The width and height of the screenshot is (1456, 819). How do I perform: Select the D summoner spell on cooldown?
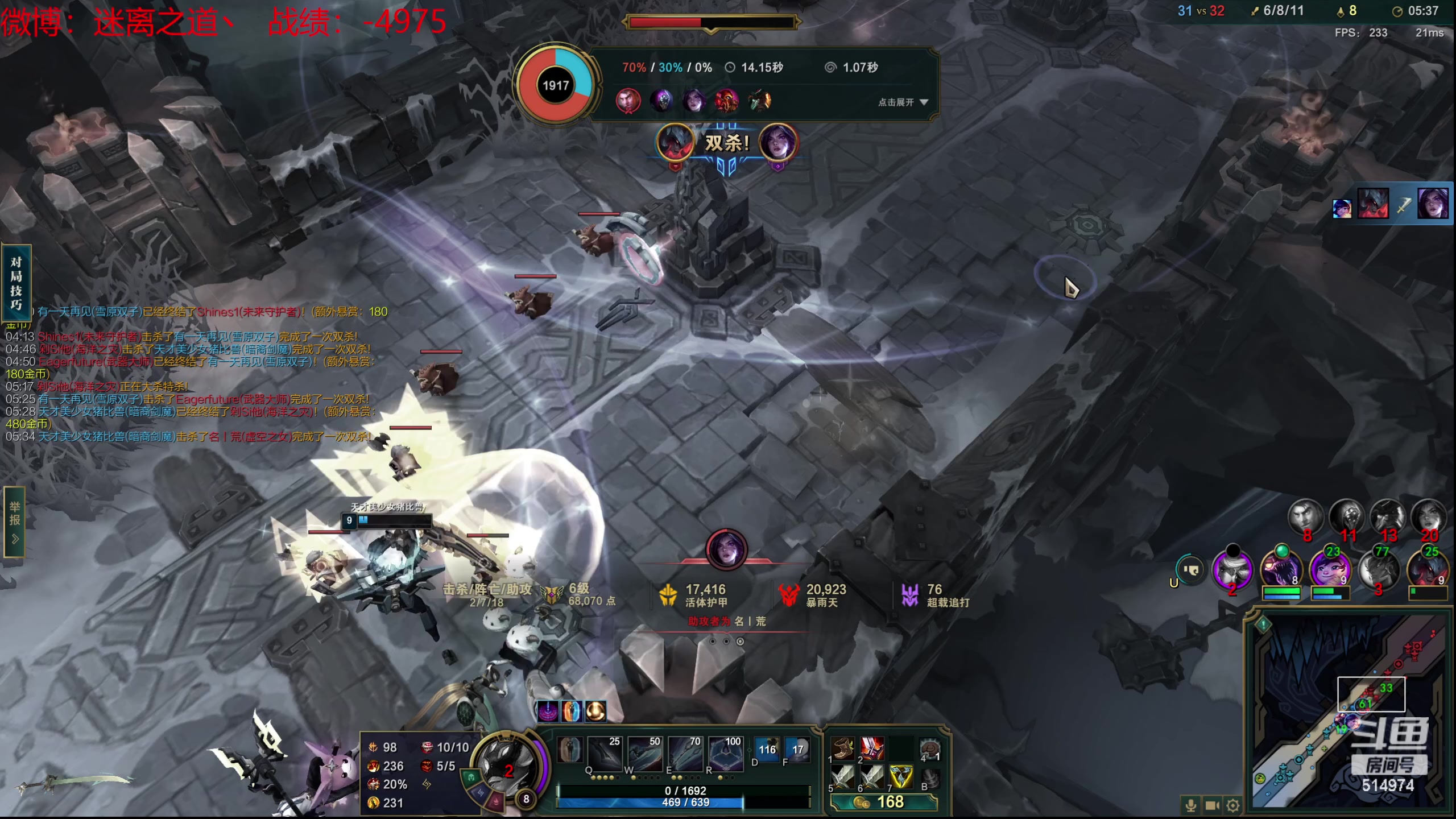click(x=767, y=751)
